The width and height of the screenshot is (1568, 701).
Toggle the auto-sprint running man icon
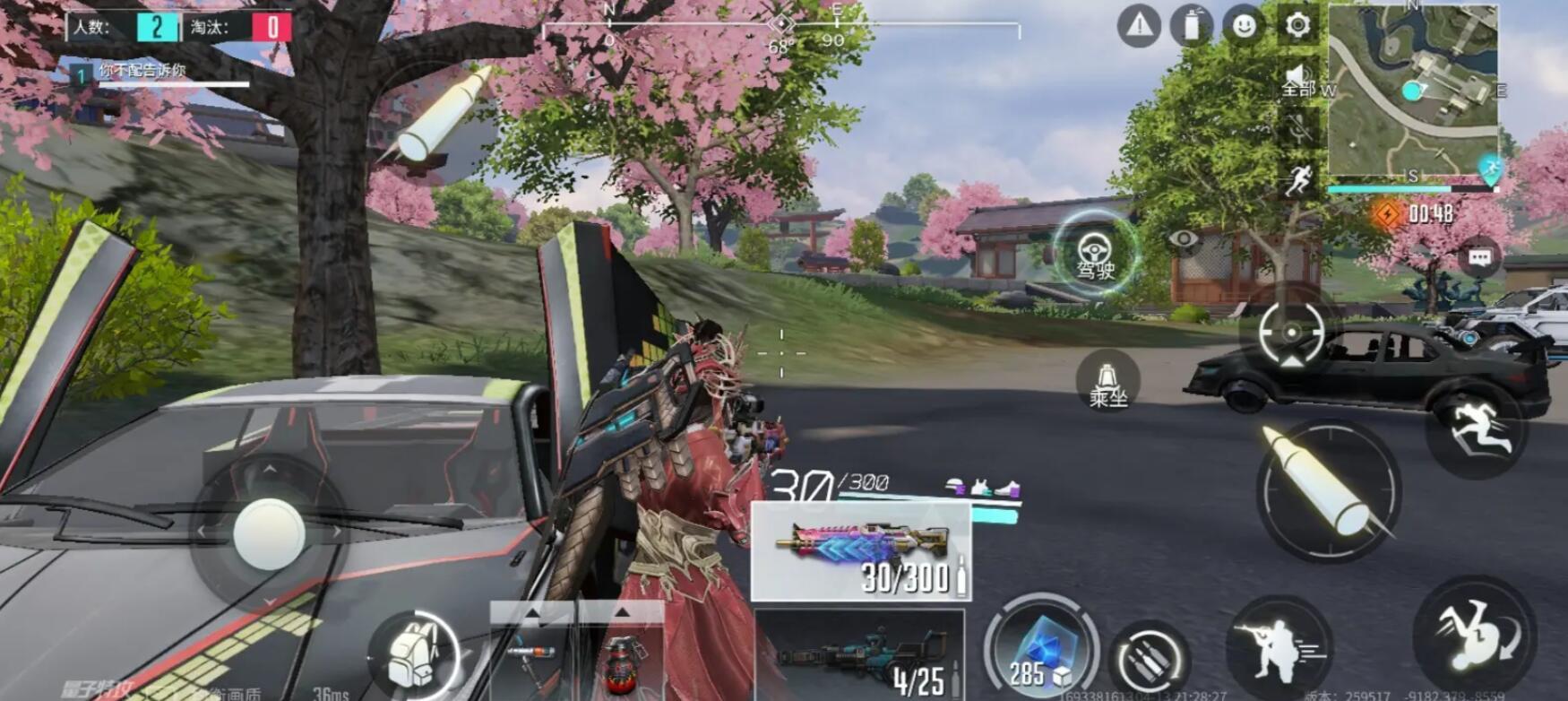1297,180
